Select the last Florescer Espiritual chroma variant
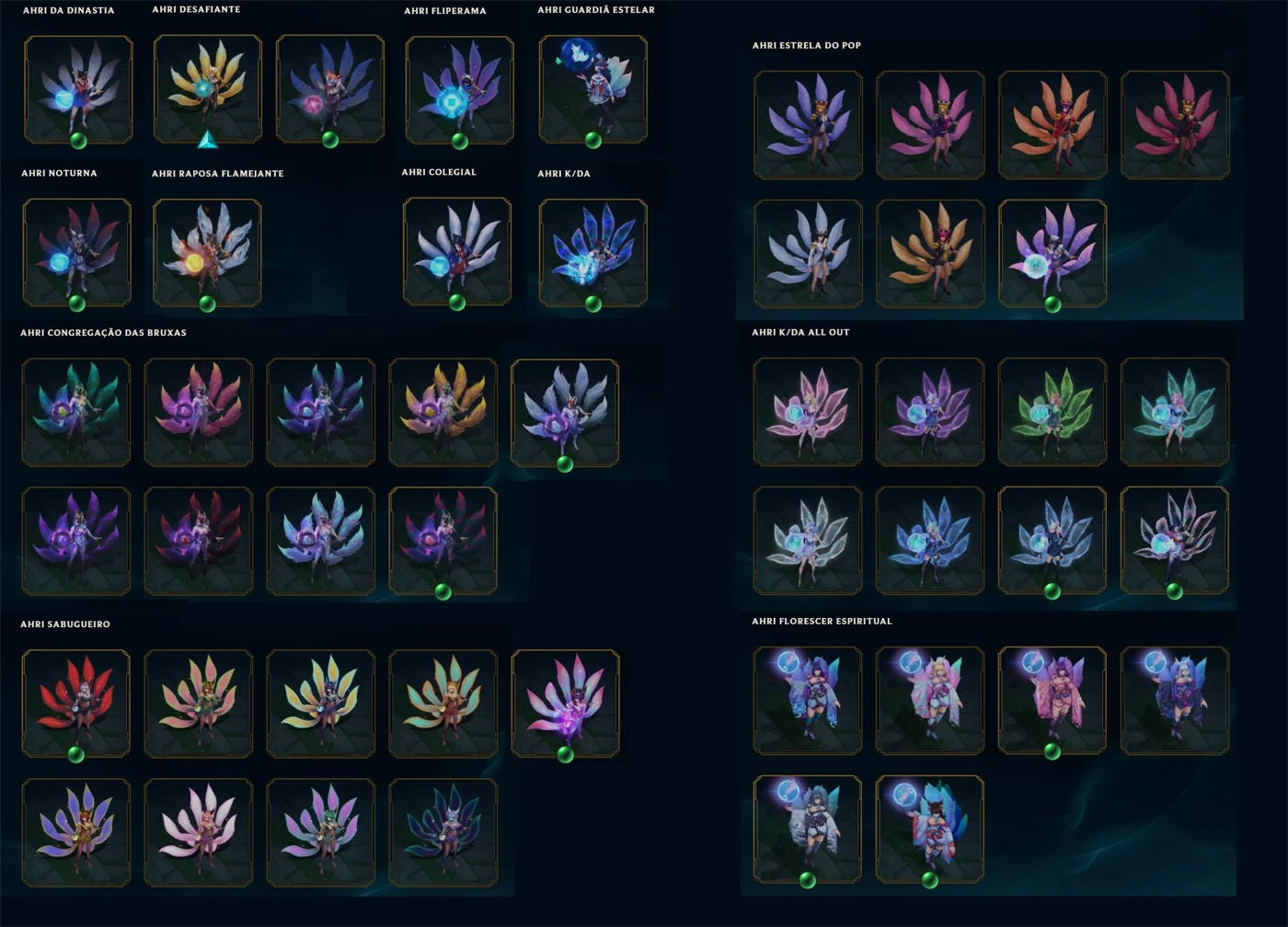The height and width of the screenshot is (927, 1288). click(x=930, y=828)
